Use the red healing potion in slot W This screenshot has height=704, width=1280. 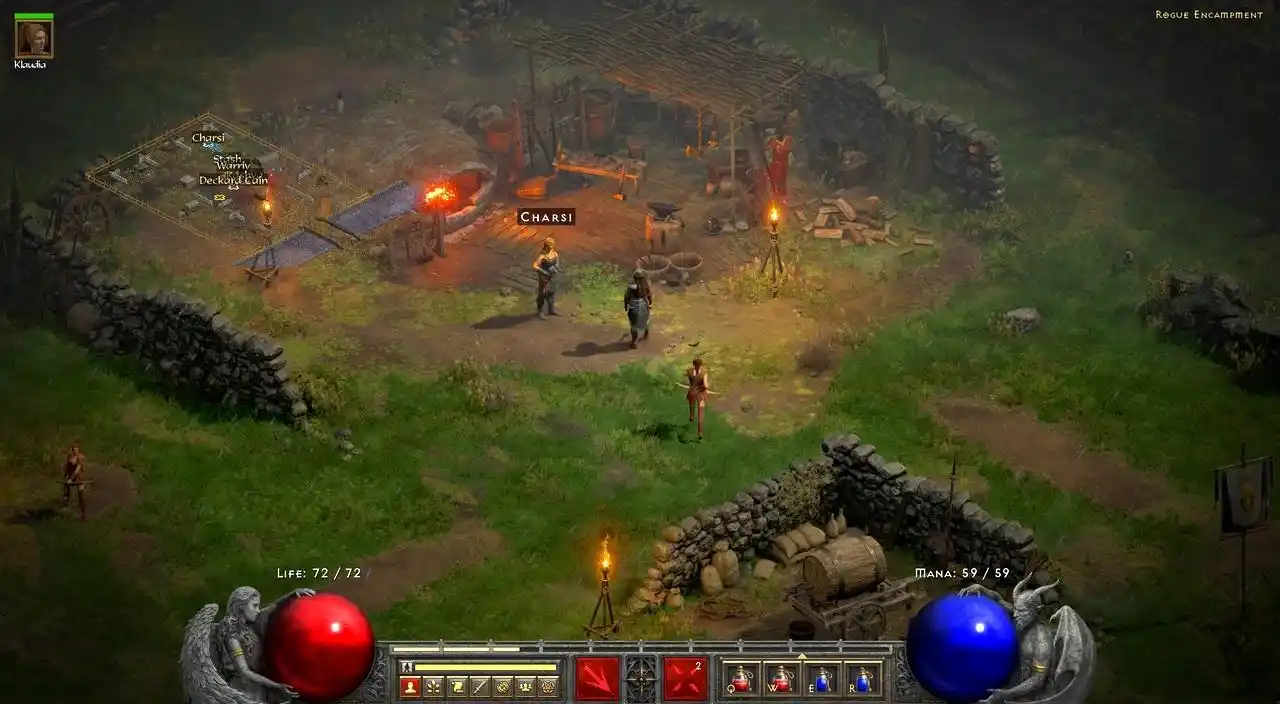click(781, 679)
